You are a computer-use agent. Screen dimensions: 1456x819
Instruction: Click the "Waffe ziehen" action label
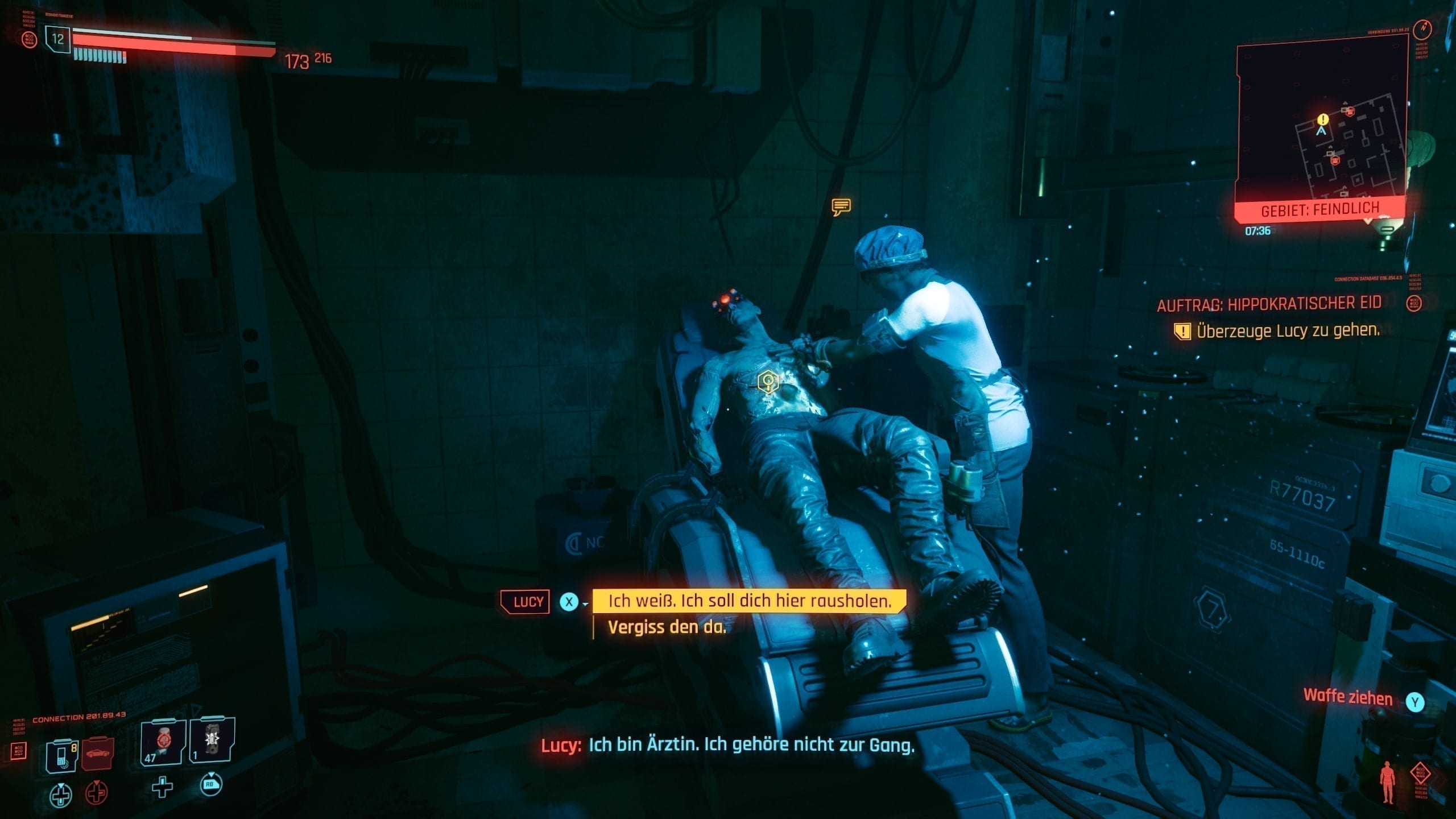pos(1347,697)
